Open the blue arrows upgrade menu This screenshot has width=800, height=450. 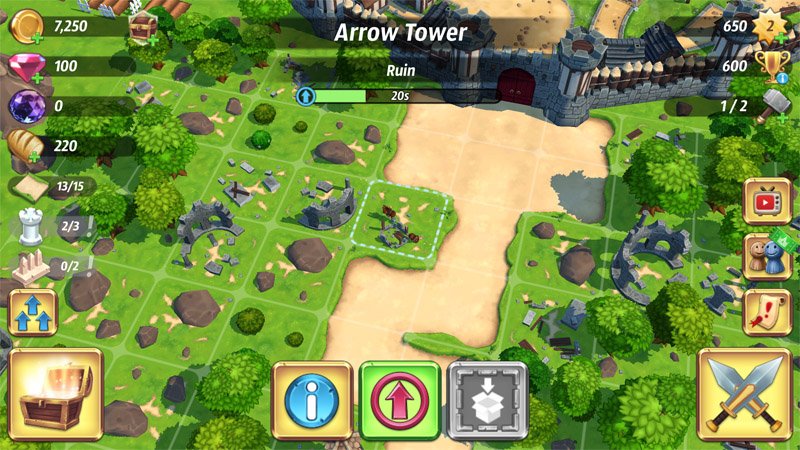coord(32,313)
